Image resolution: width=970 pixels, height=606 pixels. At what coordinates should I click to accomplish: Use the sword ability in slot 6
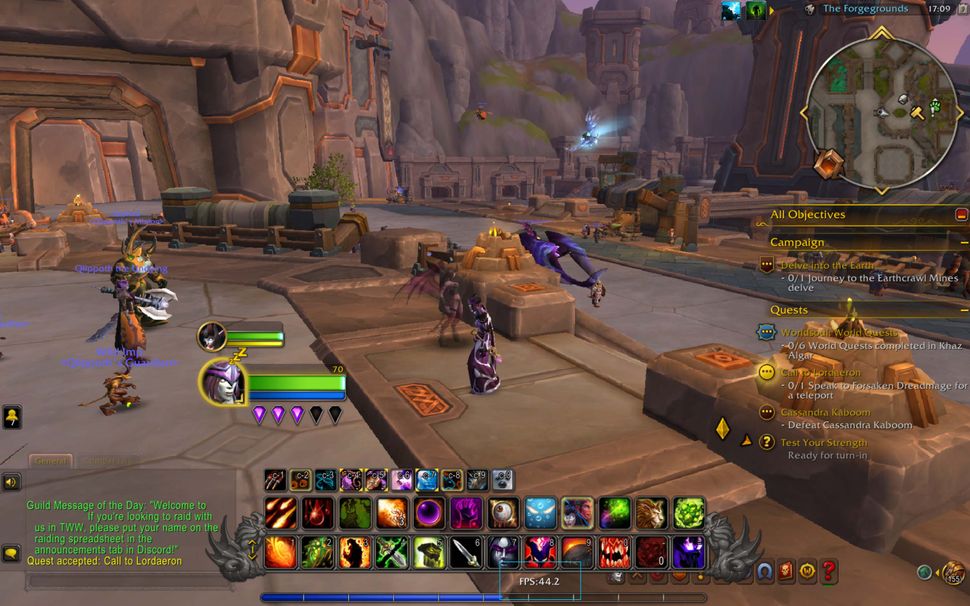click(x=466, y=551)
